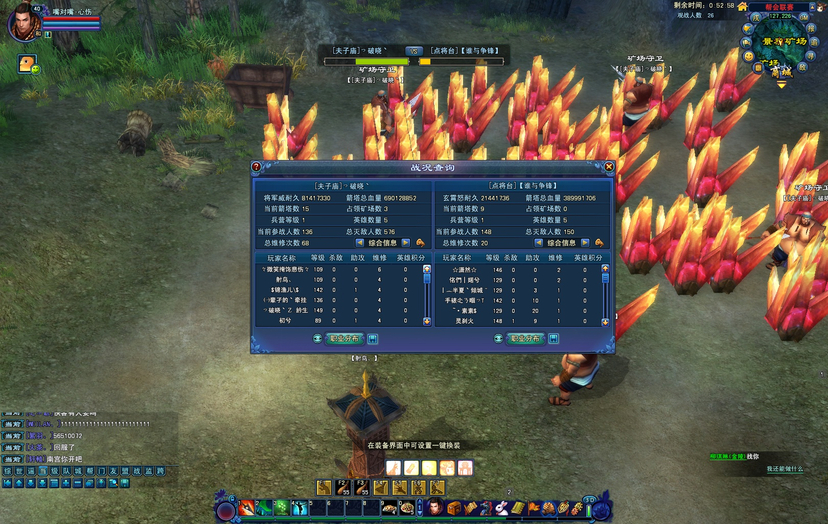Show next page of left team's 综合信息
The height and width of the screenshot is (524, 828).
click(406, 242)
